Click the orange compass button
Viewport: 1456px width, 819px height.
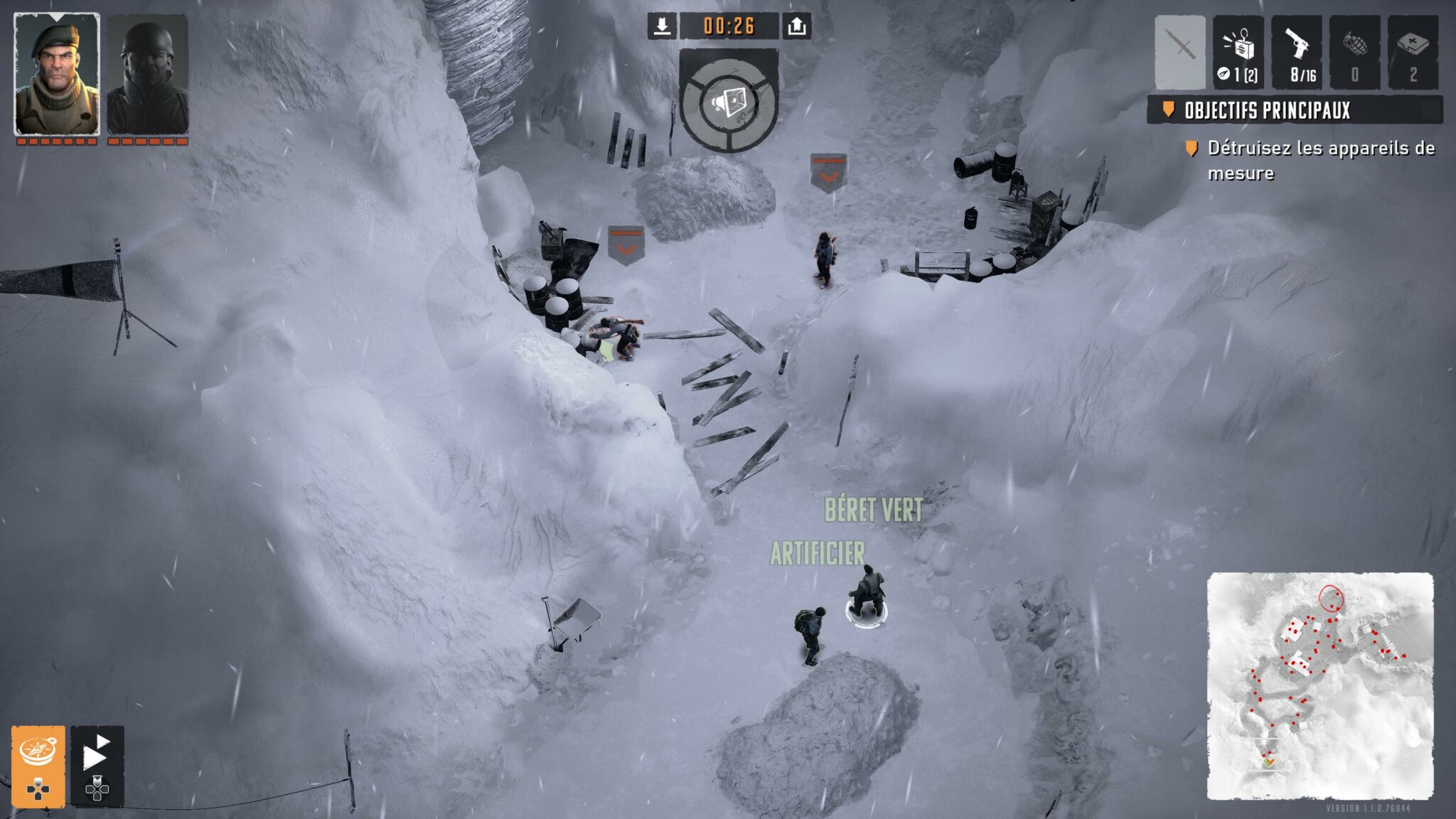(38, 766)
